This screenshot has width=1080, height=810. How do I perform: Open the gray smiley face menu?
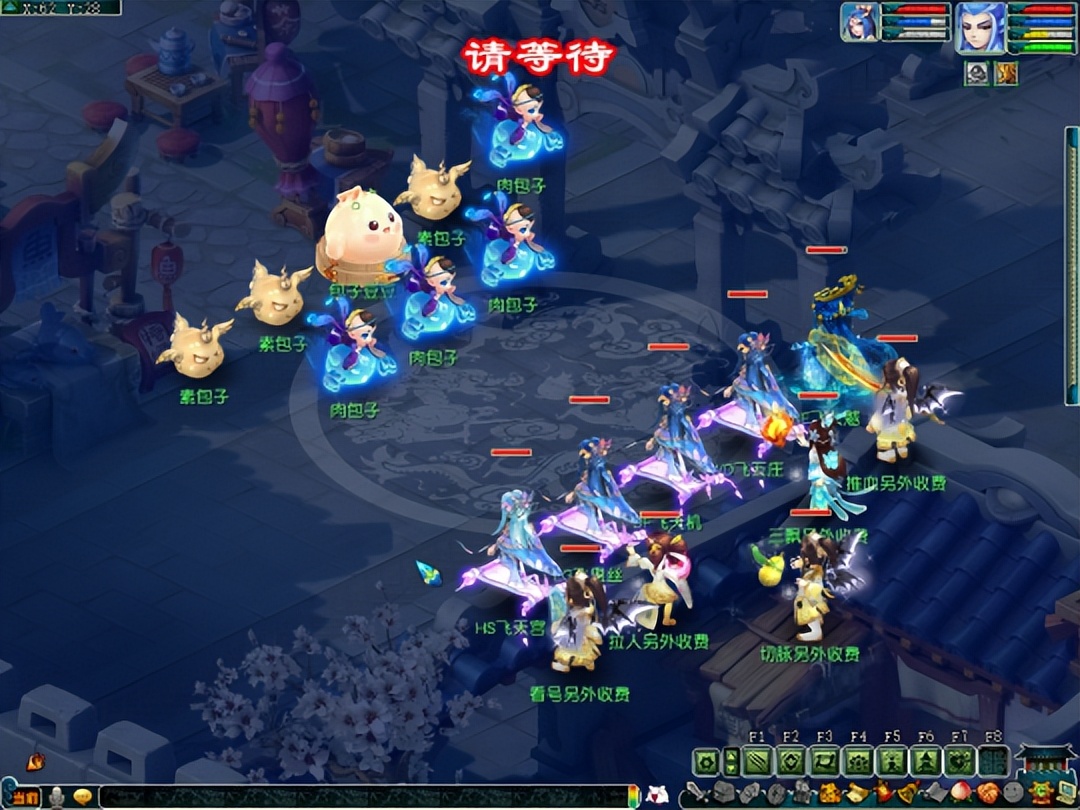pyautogui.click(x=1014, y=795)
